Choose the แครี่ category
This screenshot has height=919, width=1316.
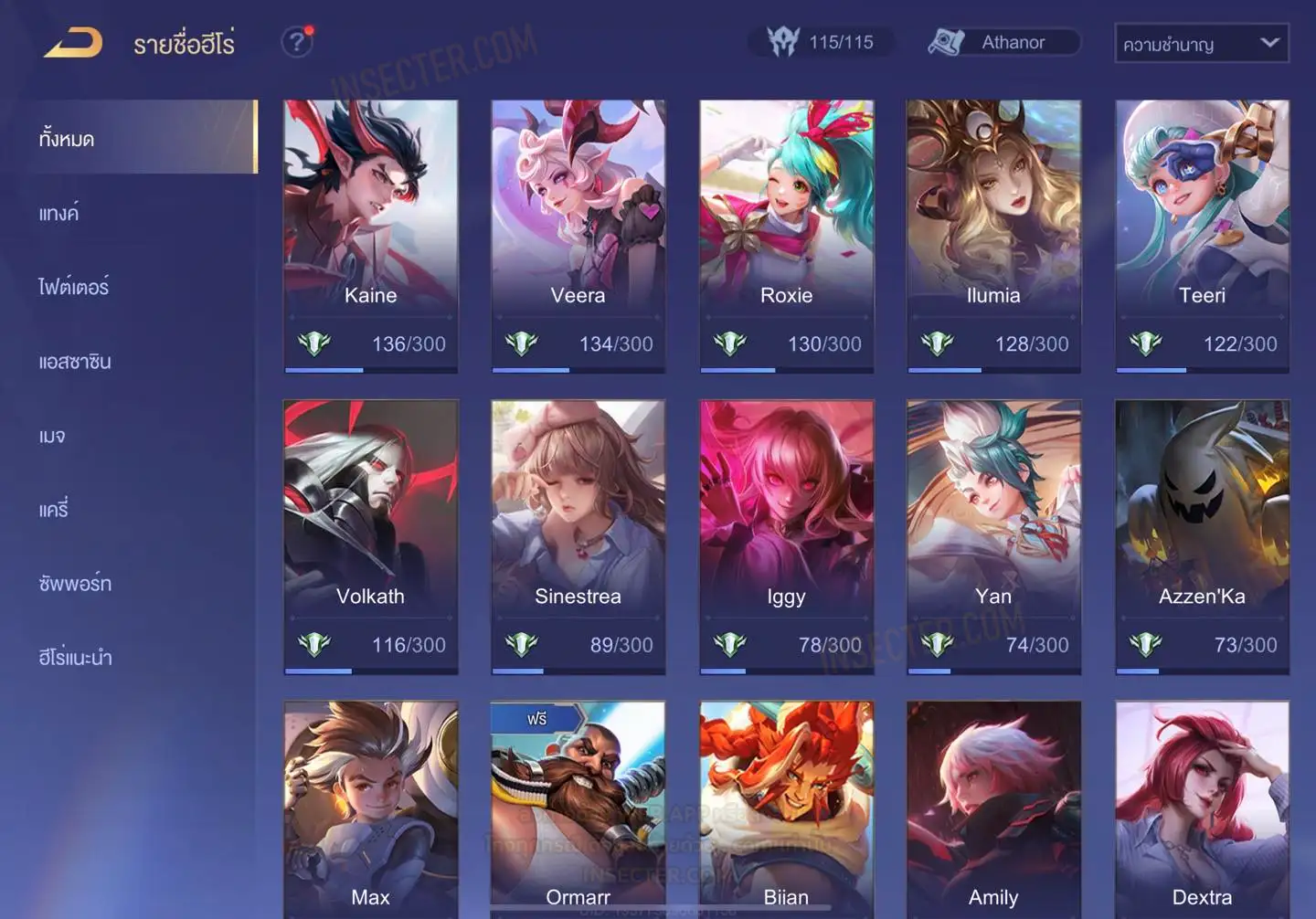click(x=54, y=510)
